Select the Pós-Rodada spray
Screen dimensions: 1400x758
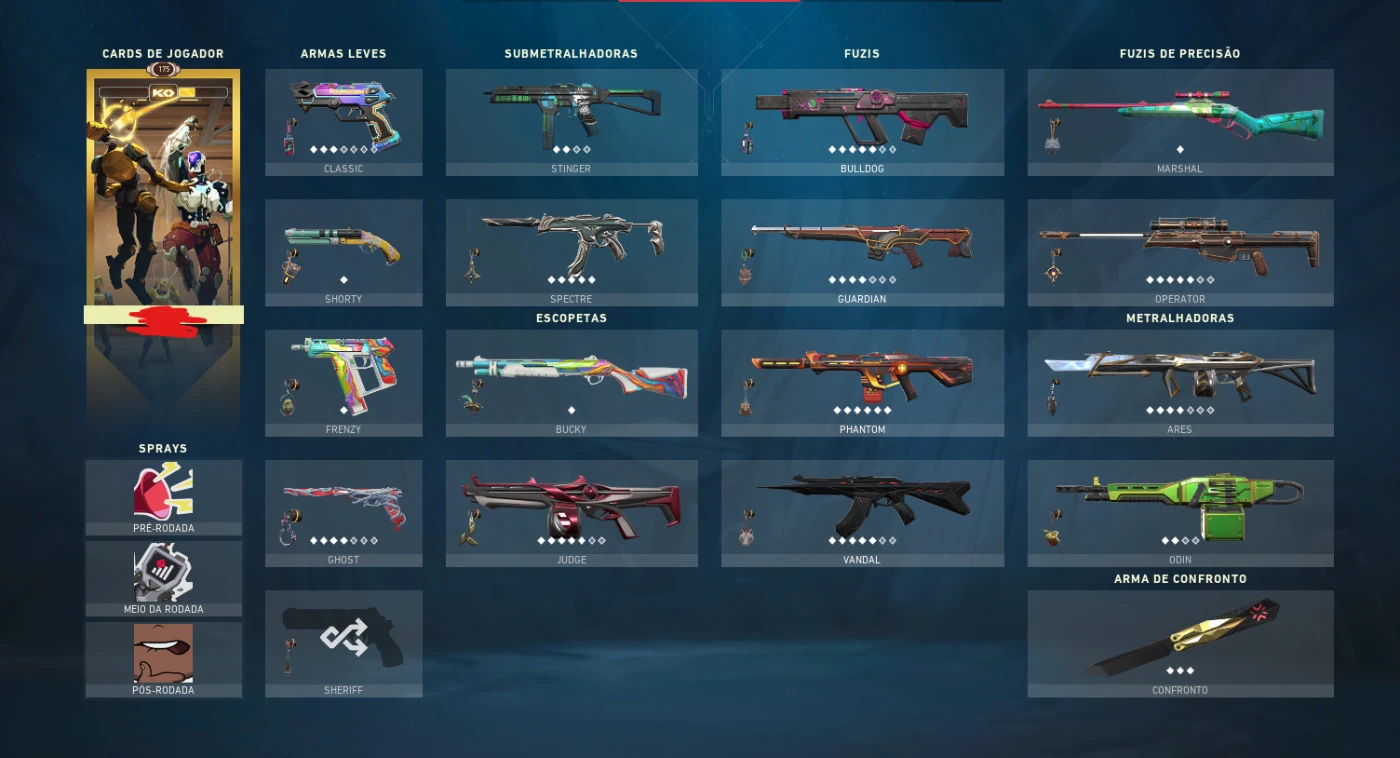tap(163, 652)
